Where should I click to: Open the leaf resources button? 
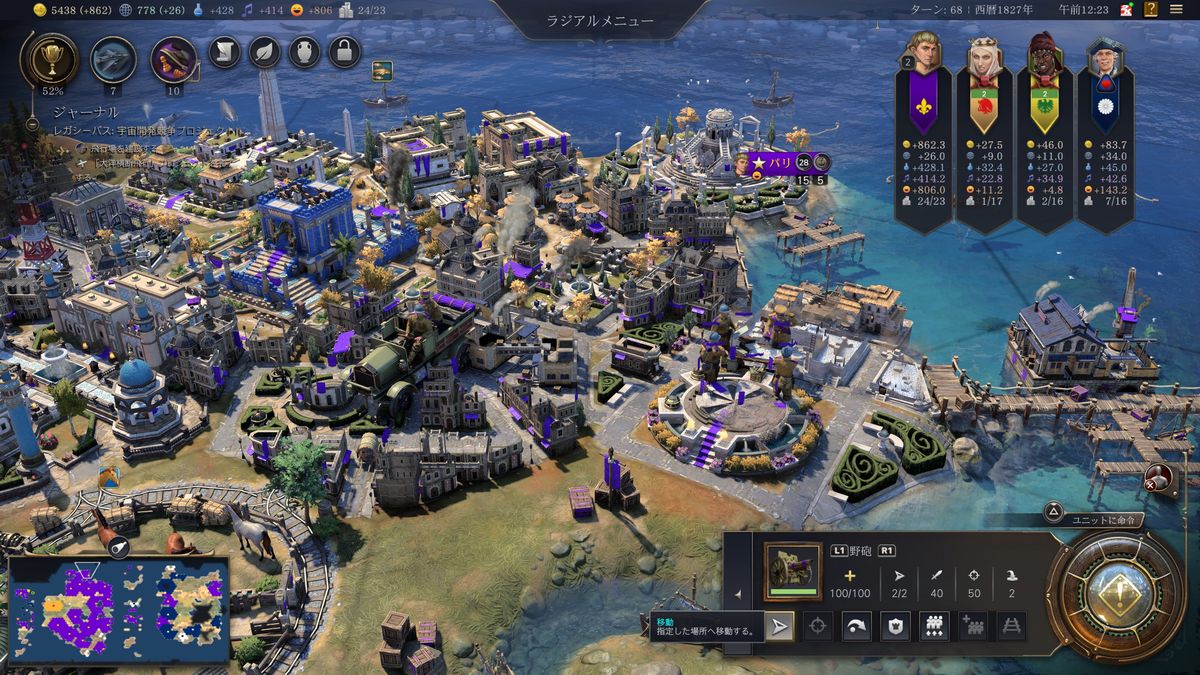tap(264, 51)
